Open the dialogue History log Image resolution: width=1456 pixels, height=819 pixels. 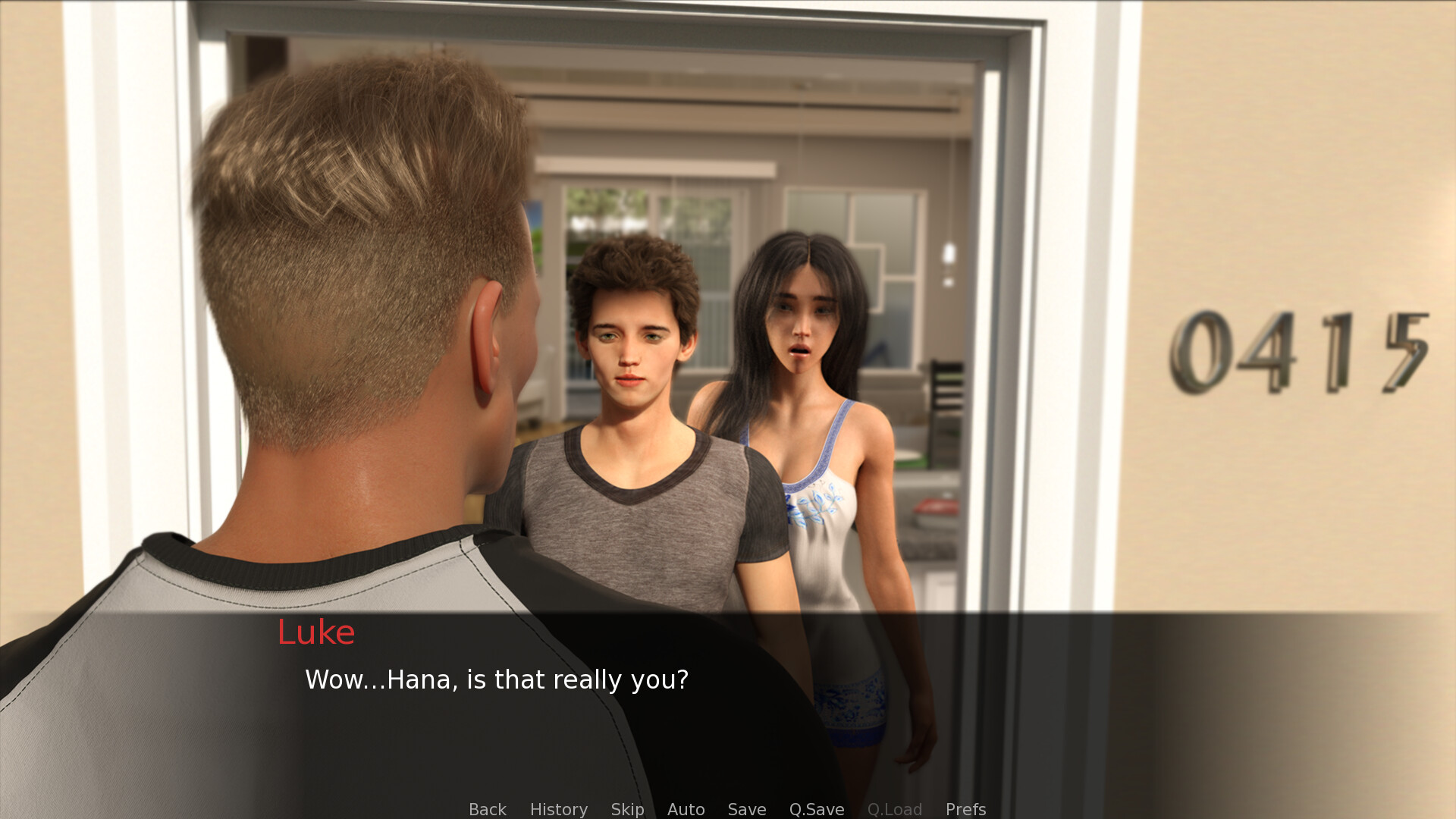[x=558, y=809]
